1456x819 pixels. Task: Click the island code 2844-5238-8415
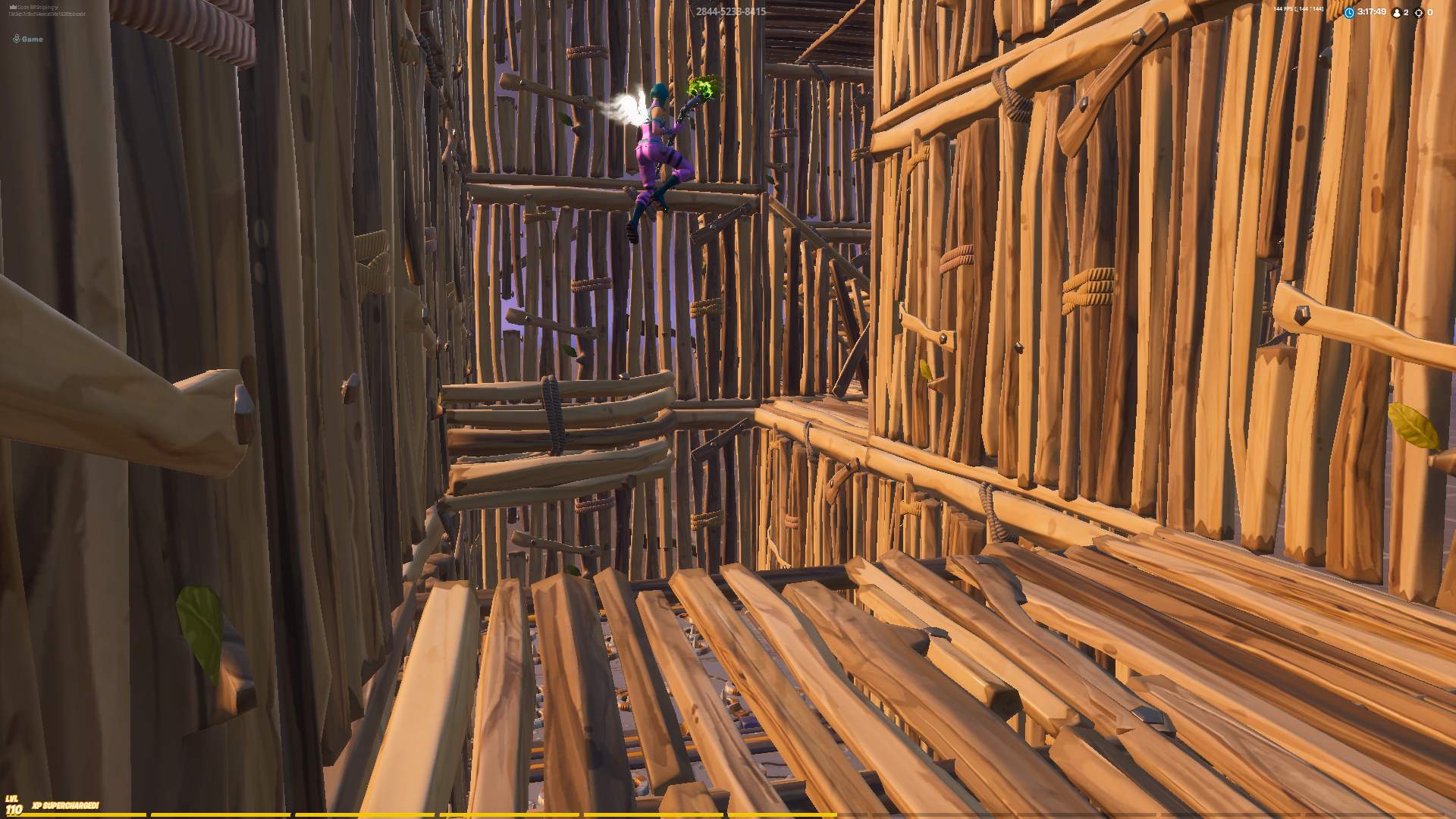pyautogui.click(x=731, y=12)
